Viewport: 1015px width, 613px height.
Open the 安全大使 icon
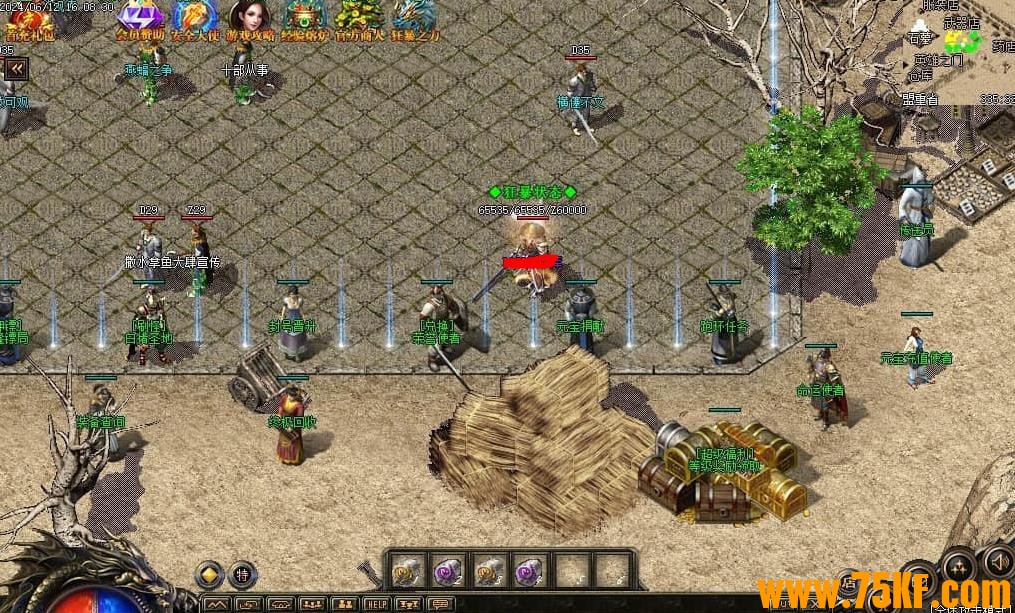[195, 18]
